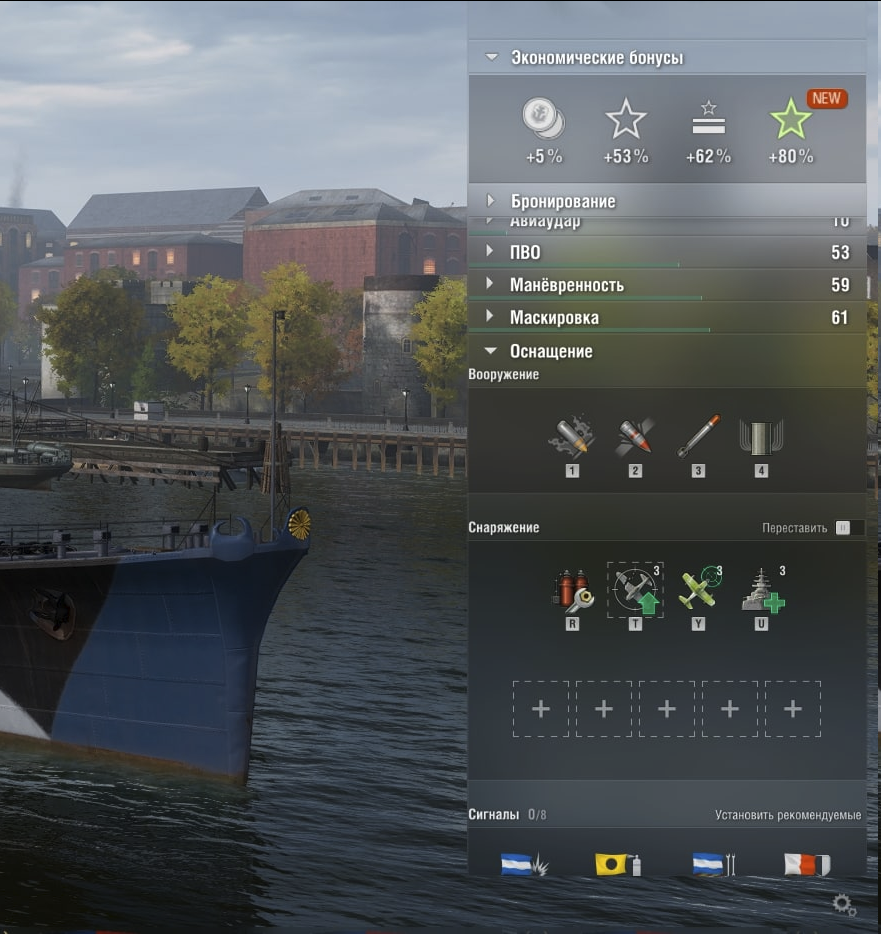Screen dimensions: 881x934
Task: Open the damage control party consumable
Action: pos(572,590)
